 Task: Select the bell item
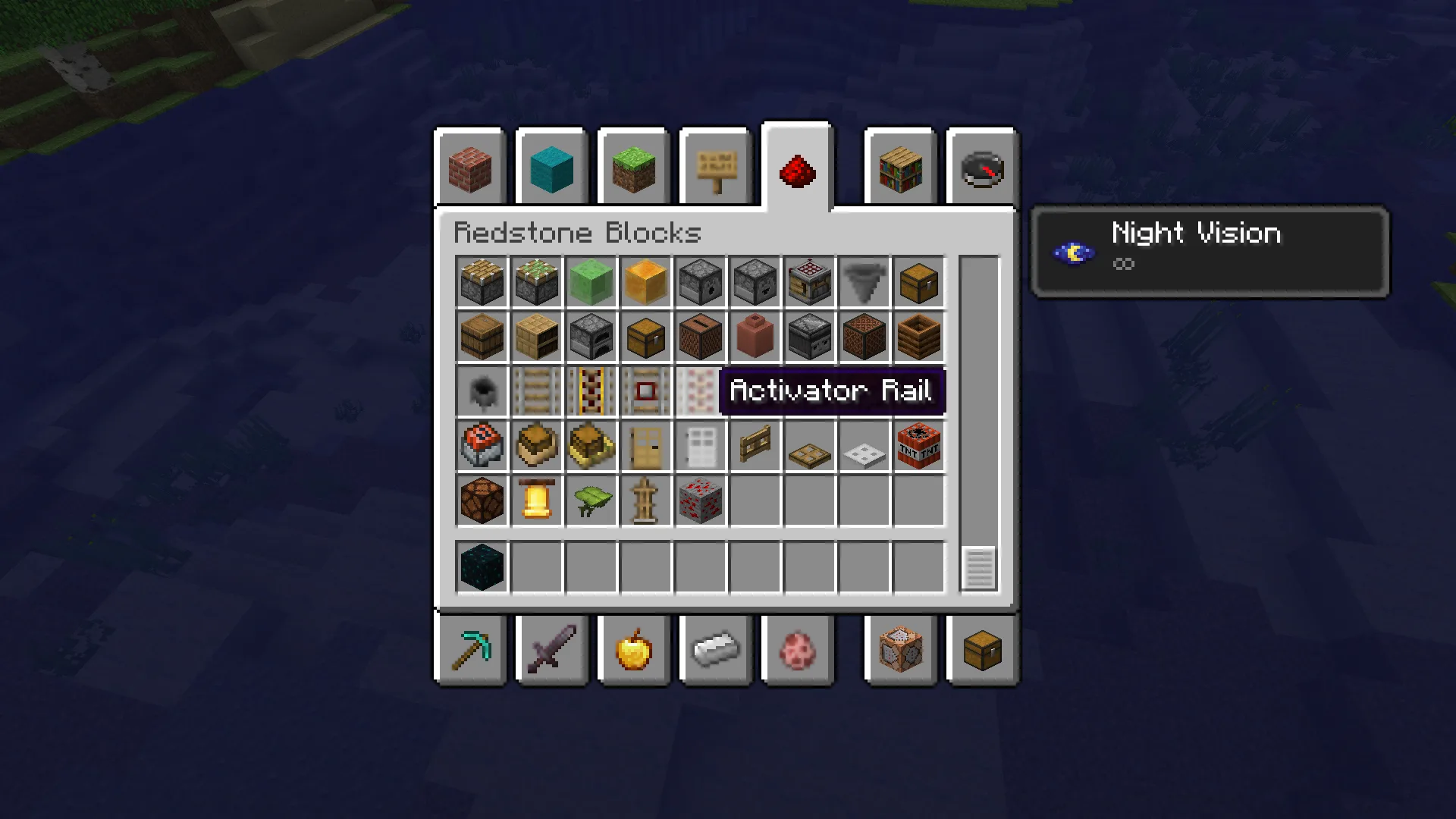pyautogui.click(x=536, y=500)
